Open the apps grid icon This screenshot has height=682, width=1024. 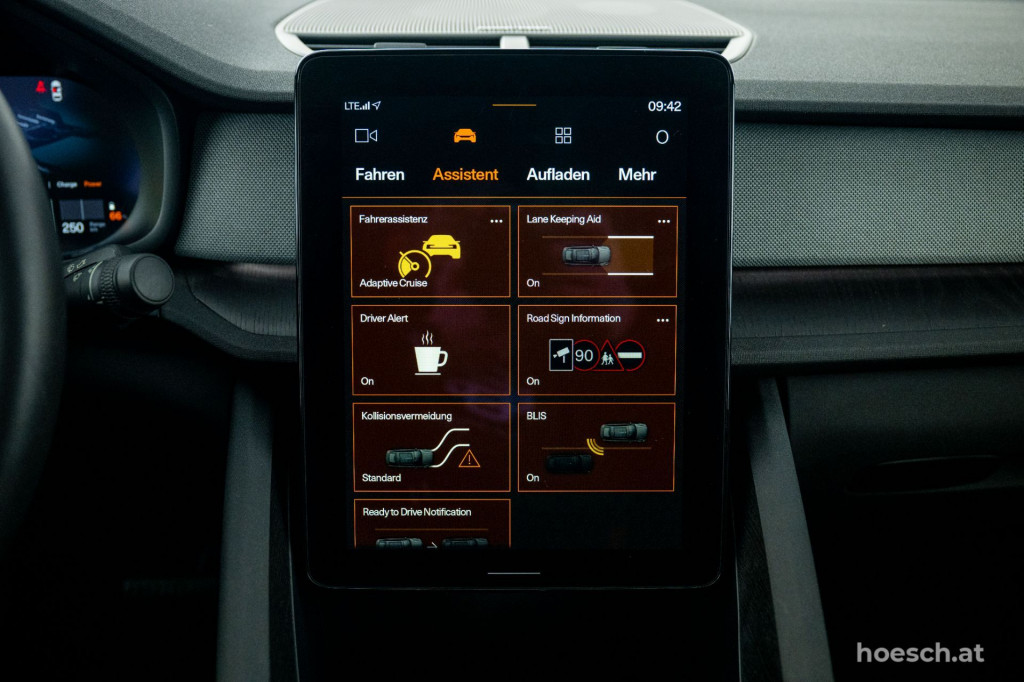tap(564, 136)
